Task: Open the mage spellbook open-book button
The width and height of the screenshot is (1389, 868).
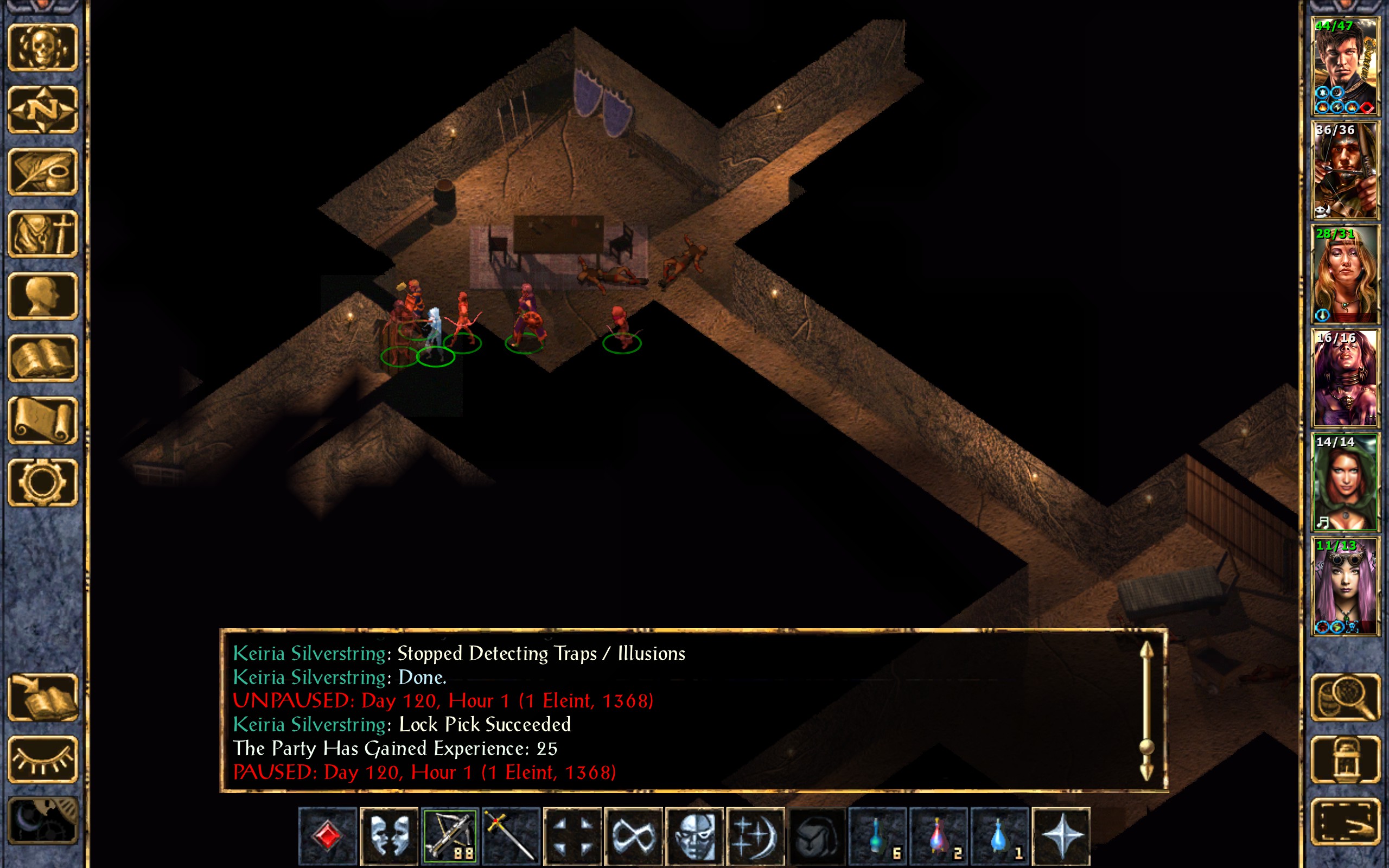Action: (x=42, y=358)
